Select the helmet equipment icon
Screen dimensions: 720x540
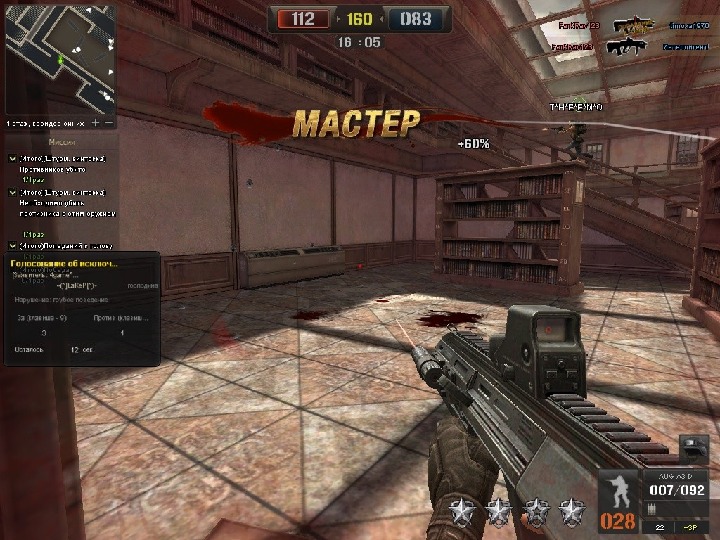tap(694, 447)
